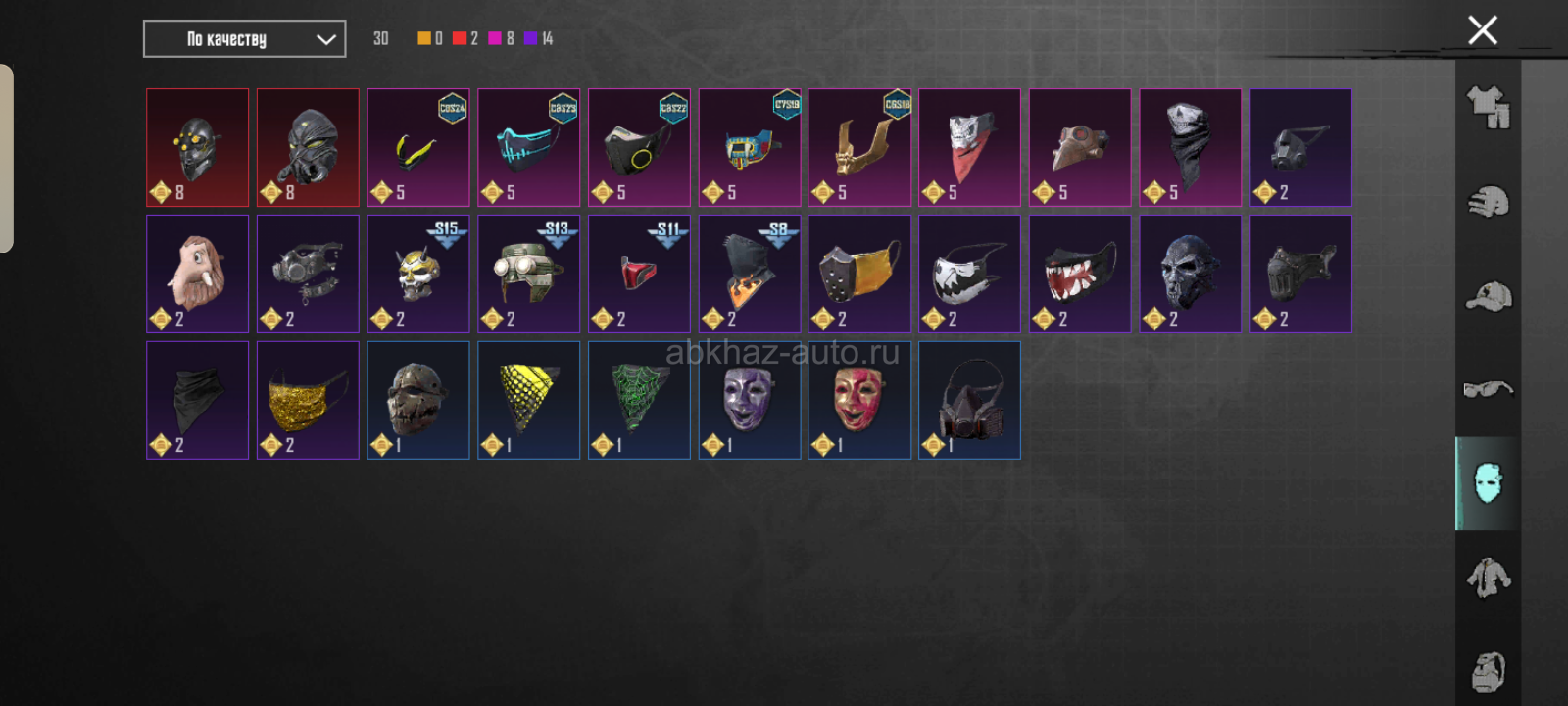This screenshot has height=706, width=1568.
Task: Choose the red skull bandana mask
Action: click(x=969, y=148)
